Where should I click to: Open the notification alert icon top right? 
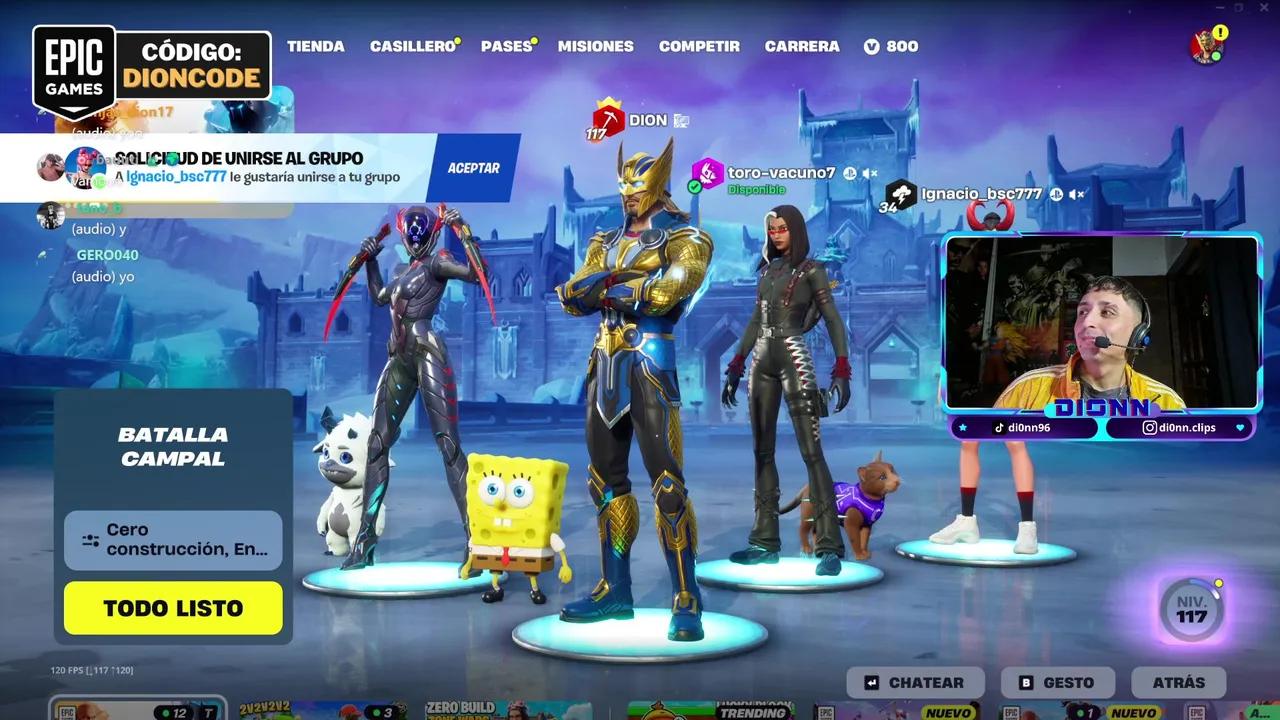point(1220,32)
